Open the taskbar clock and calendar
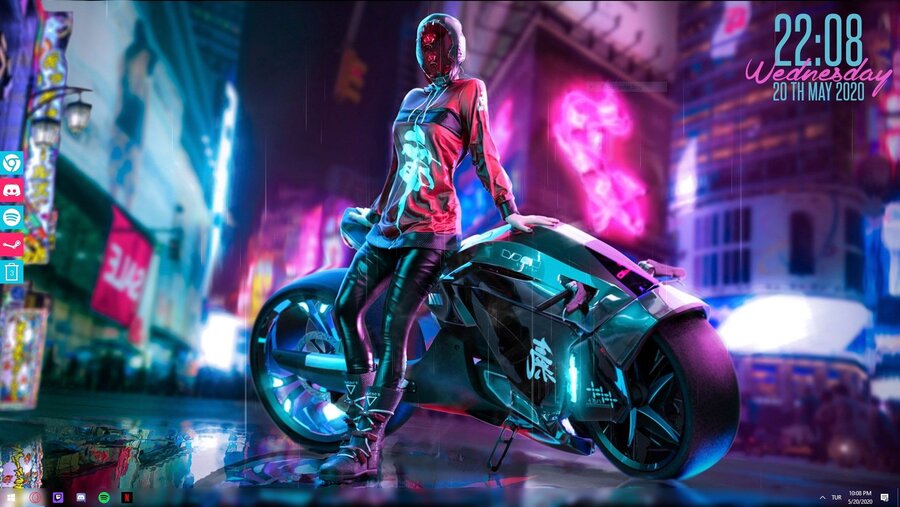 tap(860, 497)
